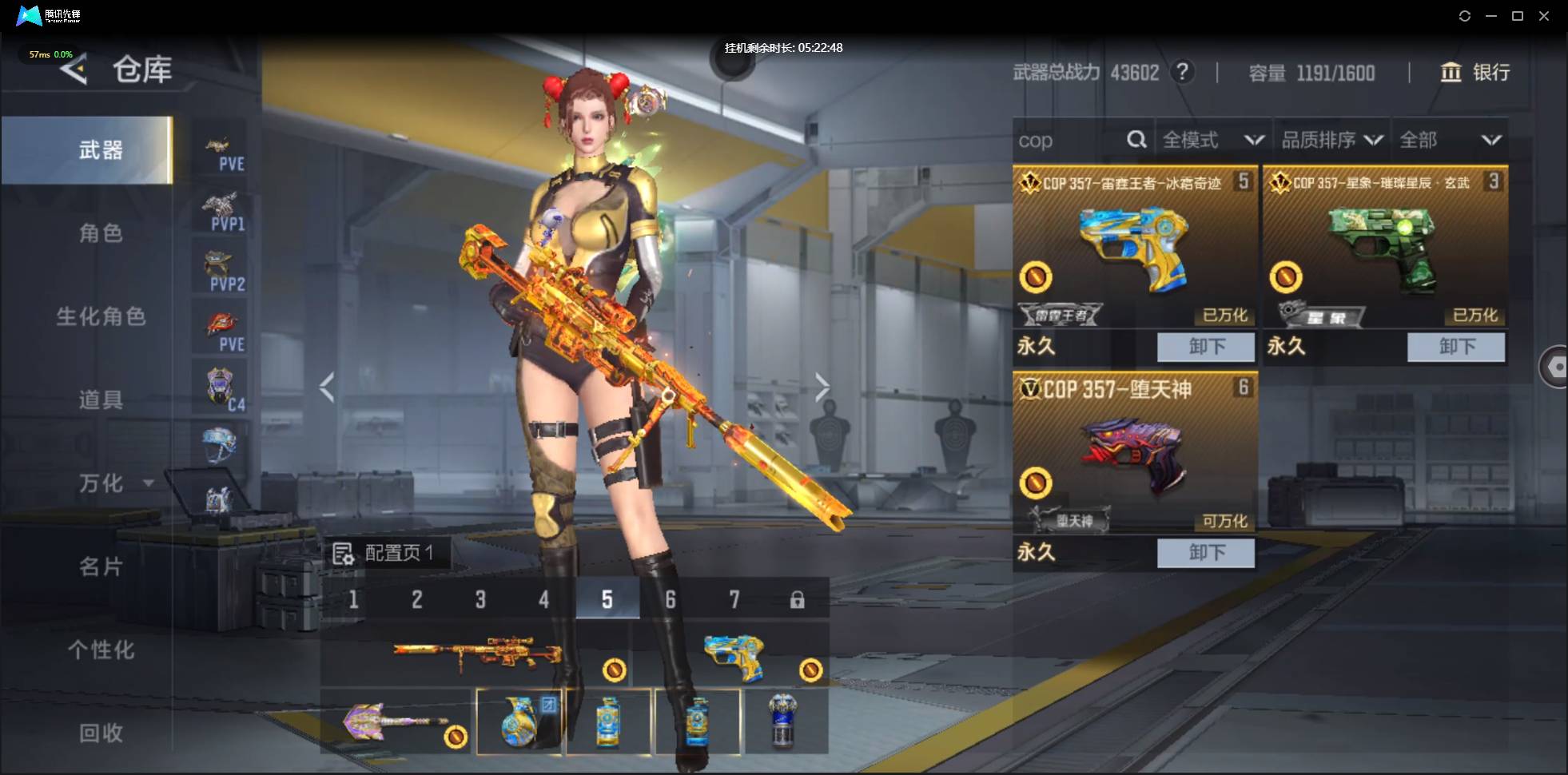Open the 生化角色 category tab
Screen dimensions: 1568x775
(101, 316)
